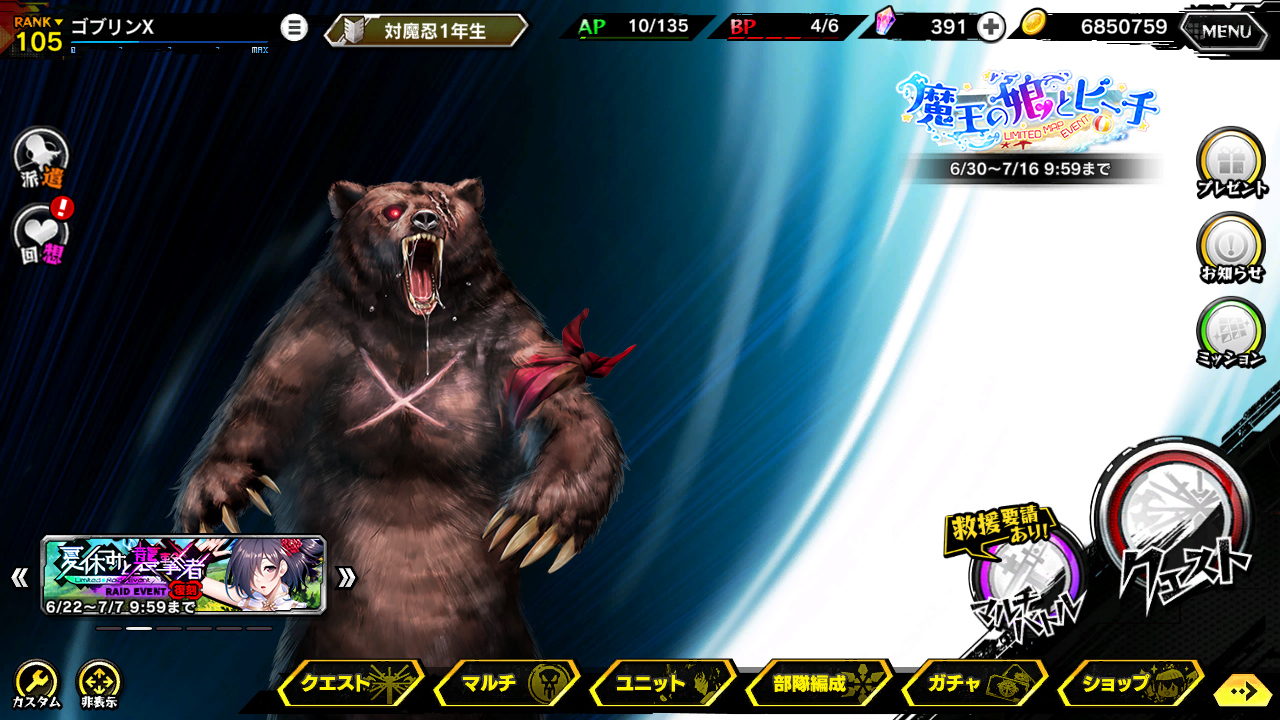
Task: Show the previous banner with left arrows
Action: point(19,577)
